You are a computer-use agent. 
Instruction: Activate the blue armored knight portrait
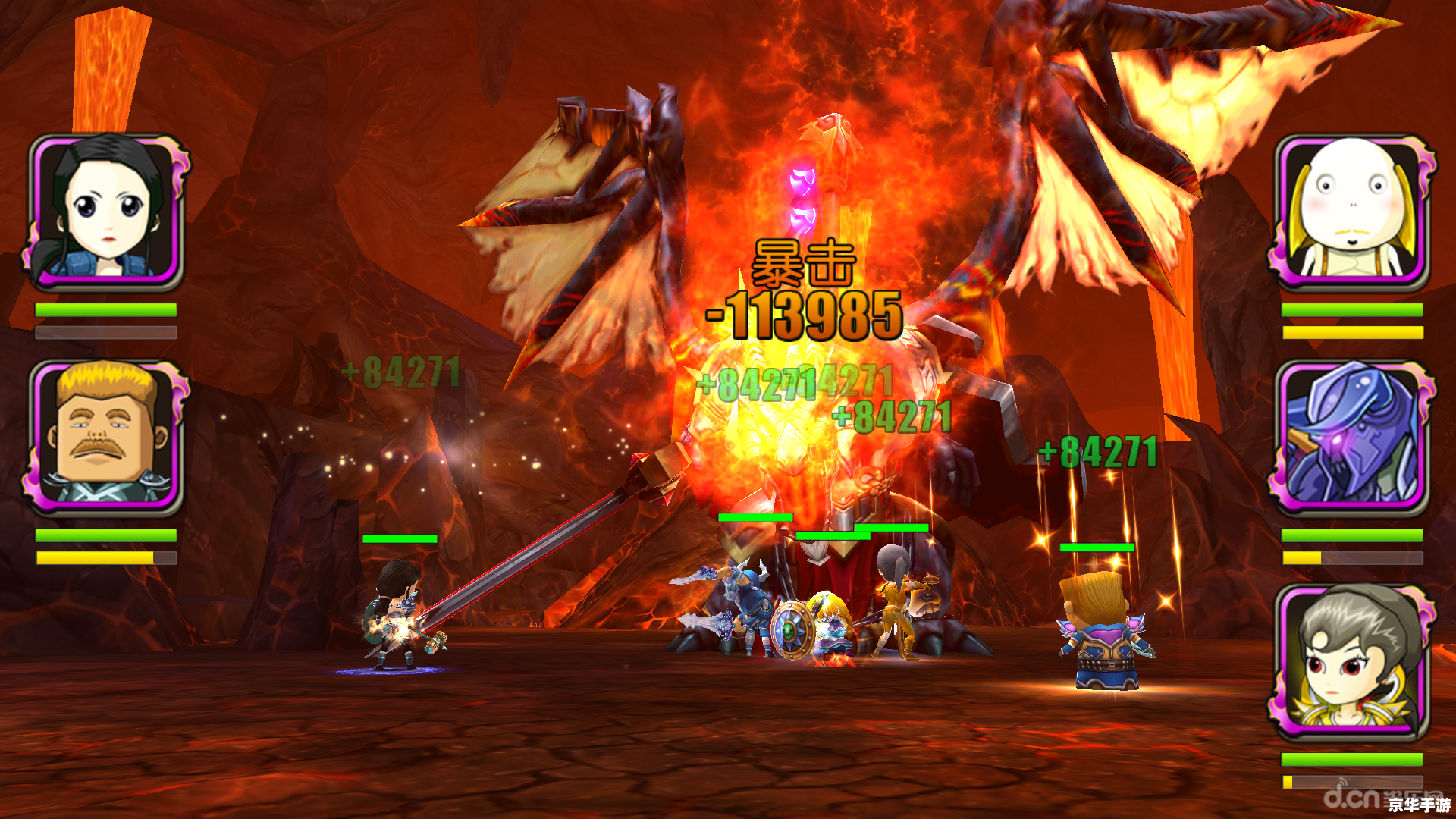click(1352, 436)
